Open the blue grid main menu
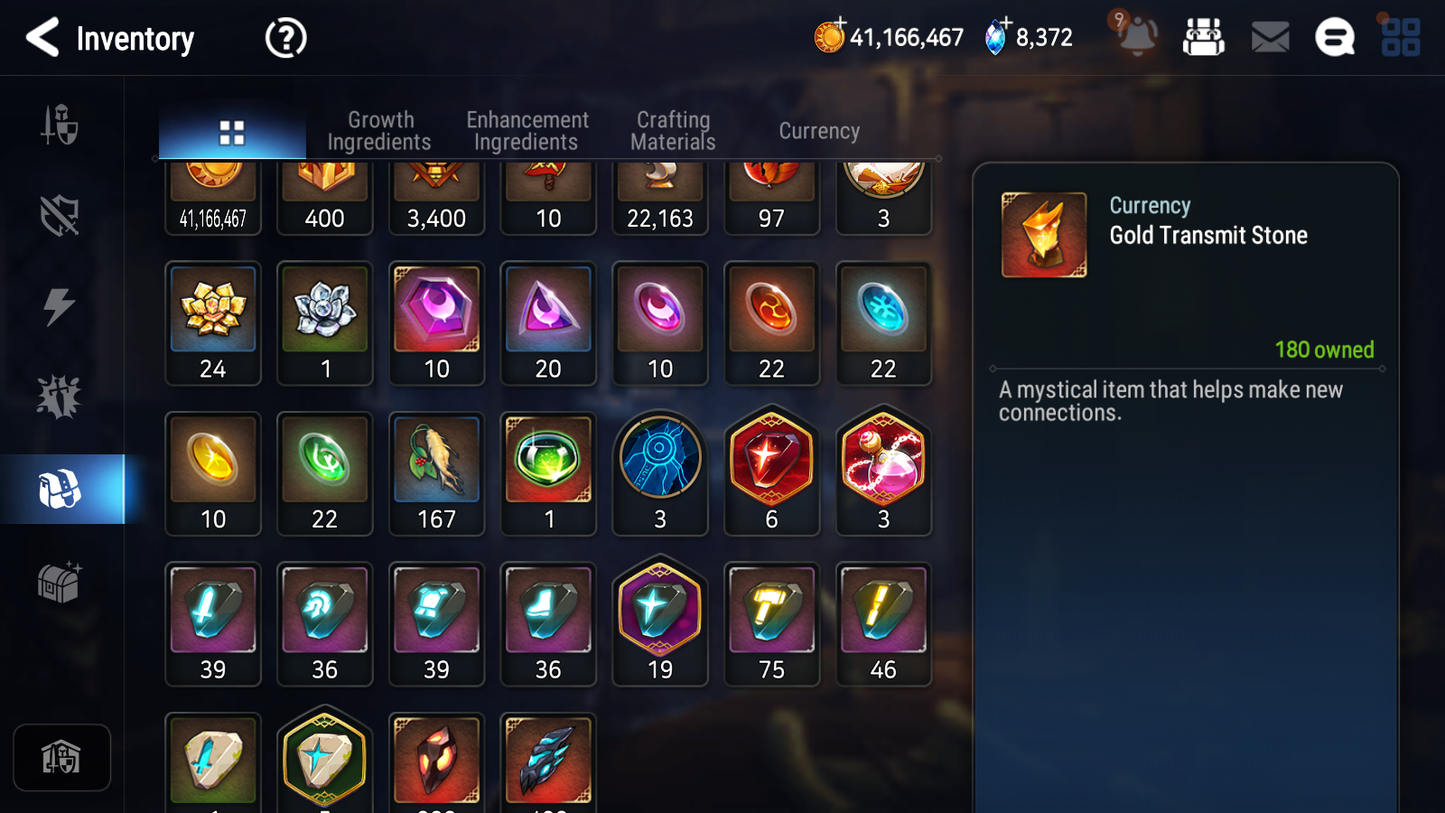Viewport: 1445px width, 813px height. click(x=1400, y=38)
